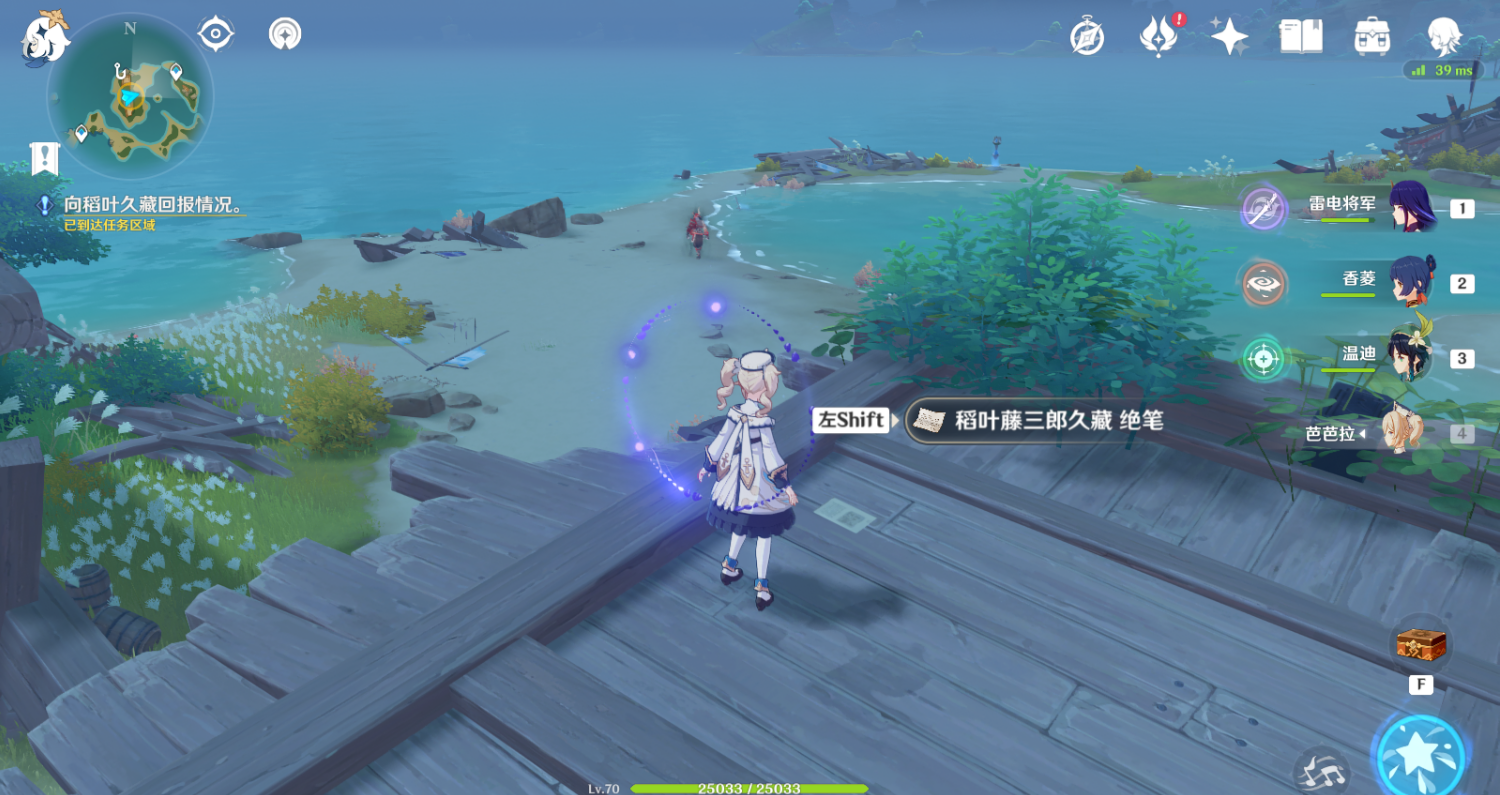Open the character screen head icon

point(1444,36)
